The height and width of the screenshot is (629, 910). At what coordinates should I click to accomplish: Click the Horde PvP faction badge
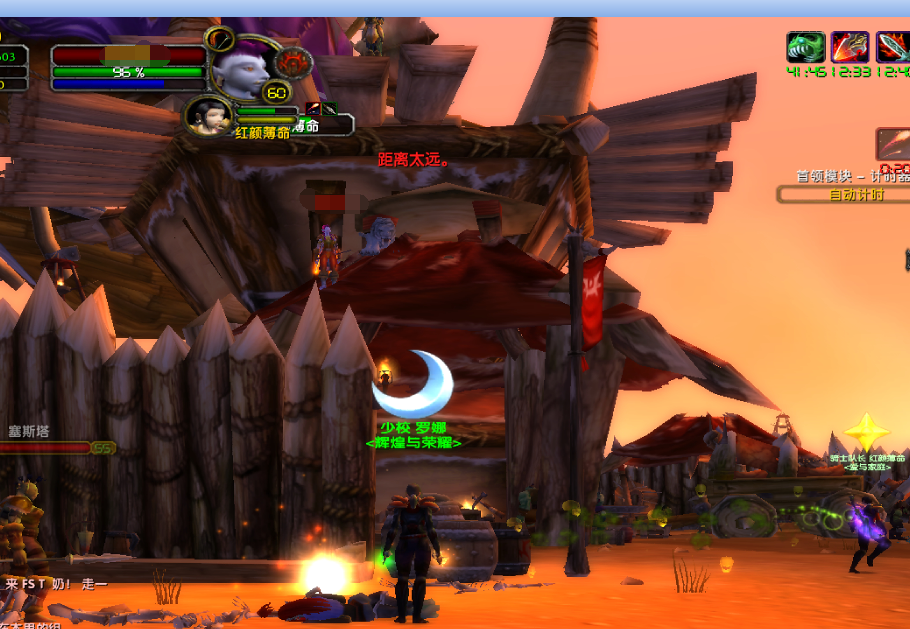pos(293,64)
